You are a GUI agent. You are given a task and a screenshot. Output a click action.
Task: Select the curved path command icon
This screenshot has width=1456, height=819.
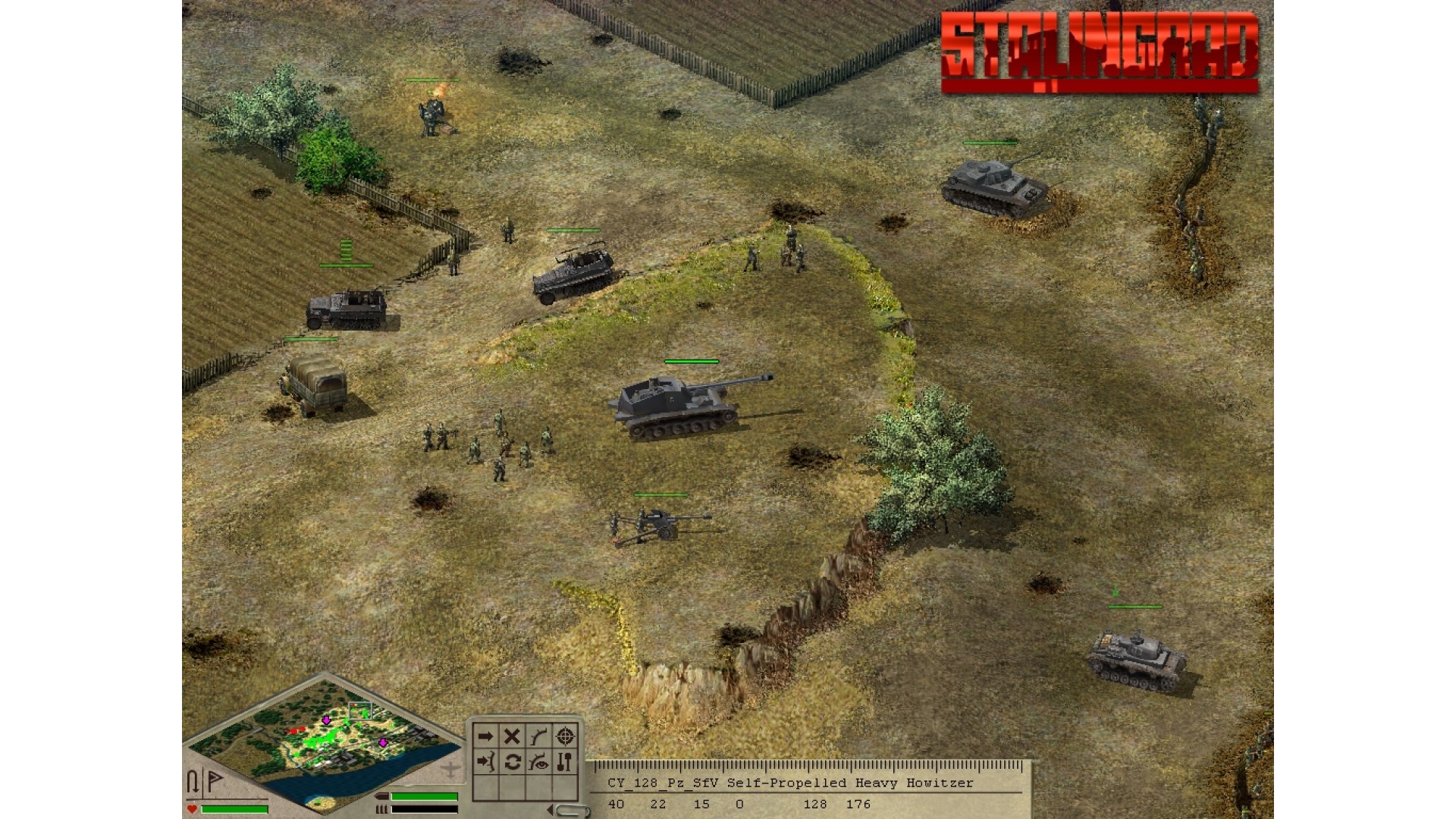538,736
